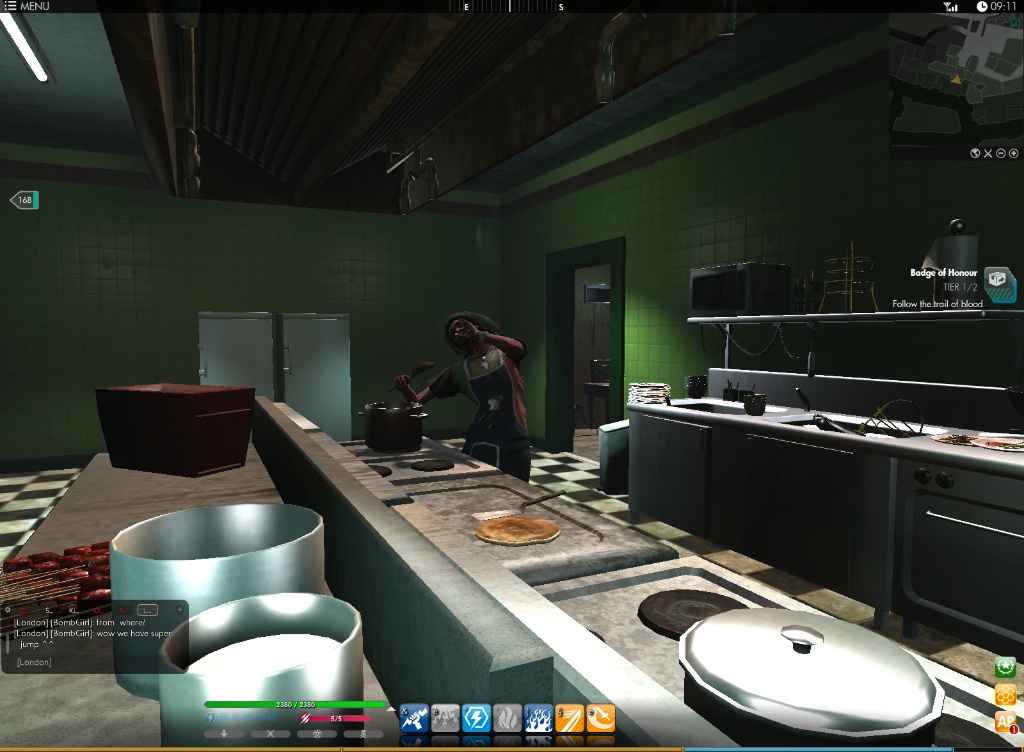Open the orange honeycomb icon
This screenshot has width=1024, height=752.
click(1005, 694)
